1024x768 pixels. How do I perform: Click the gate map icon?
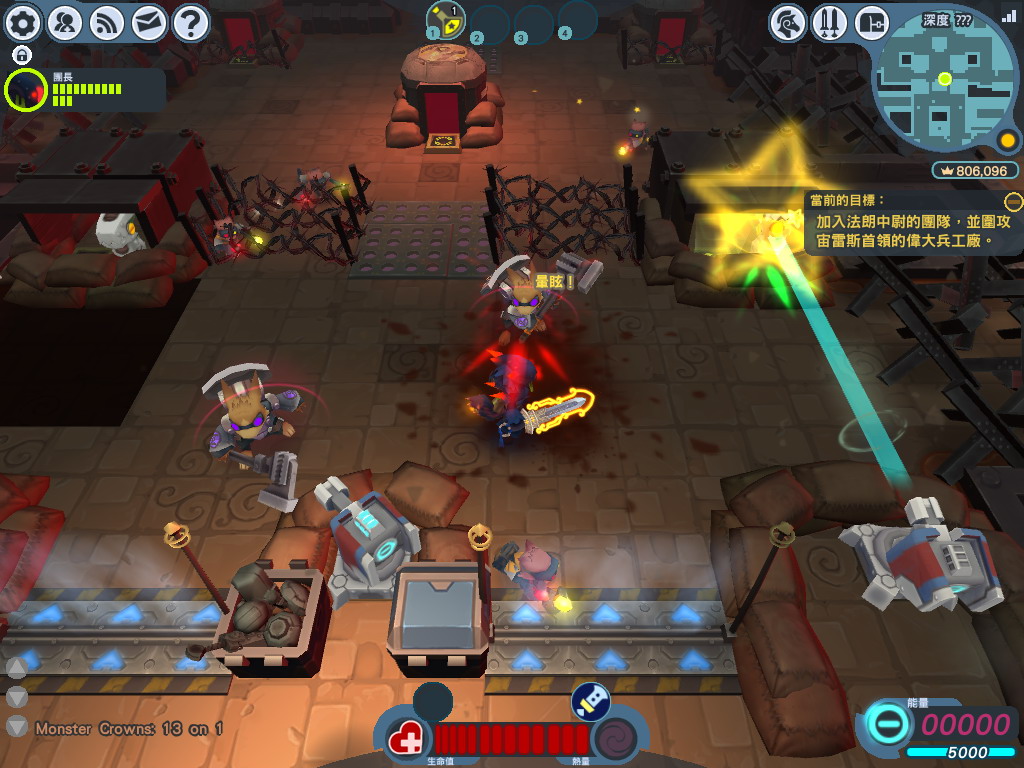click(872, 22)
